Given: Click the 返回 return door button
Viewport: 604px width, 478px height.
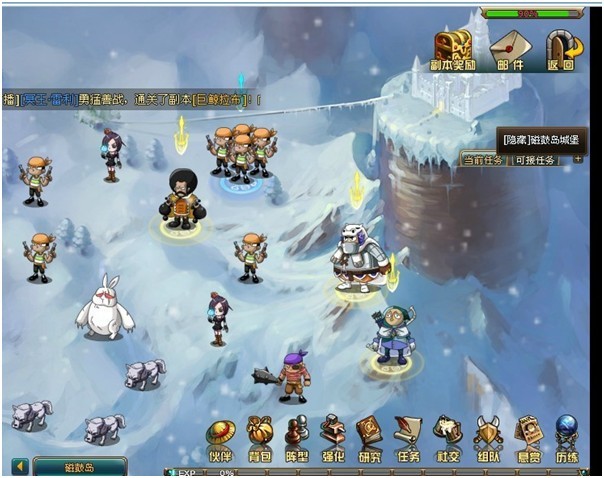Looking at the screenshot, I should tap(562, 48).
